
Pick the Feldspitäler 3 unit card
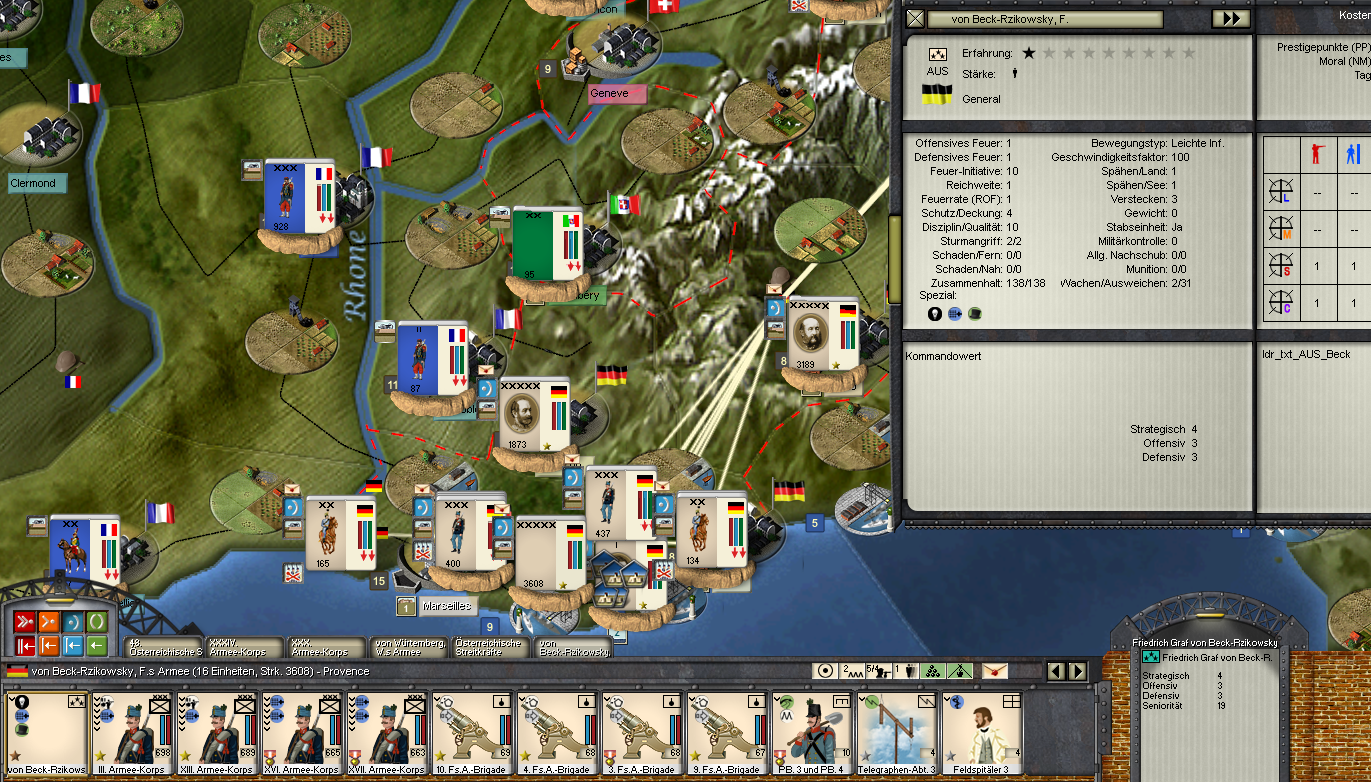(982, 734)
